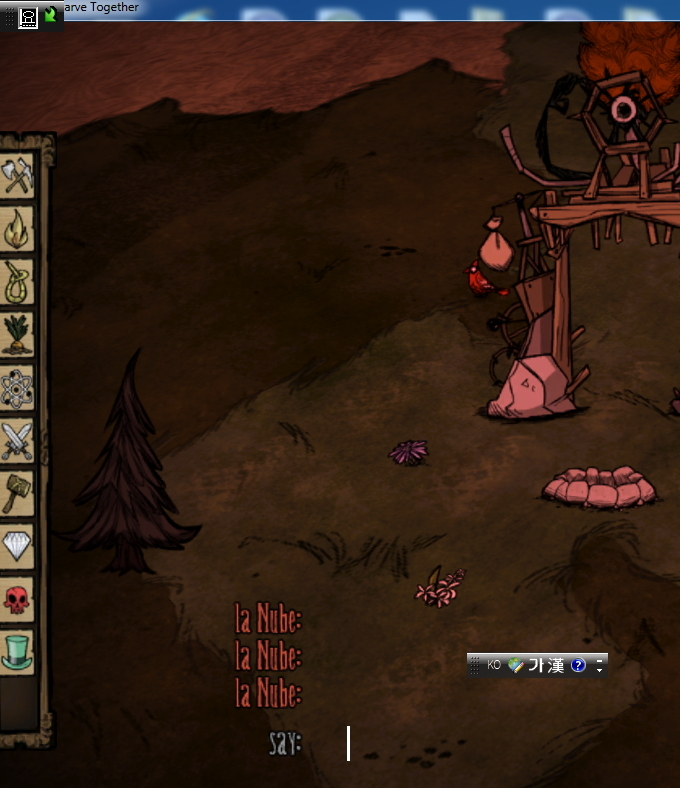680x788 pixels.
Task: Click the 漢 Hanja conversion button
Action: (x=555, y=665)
